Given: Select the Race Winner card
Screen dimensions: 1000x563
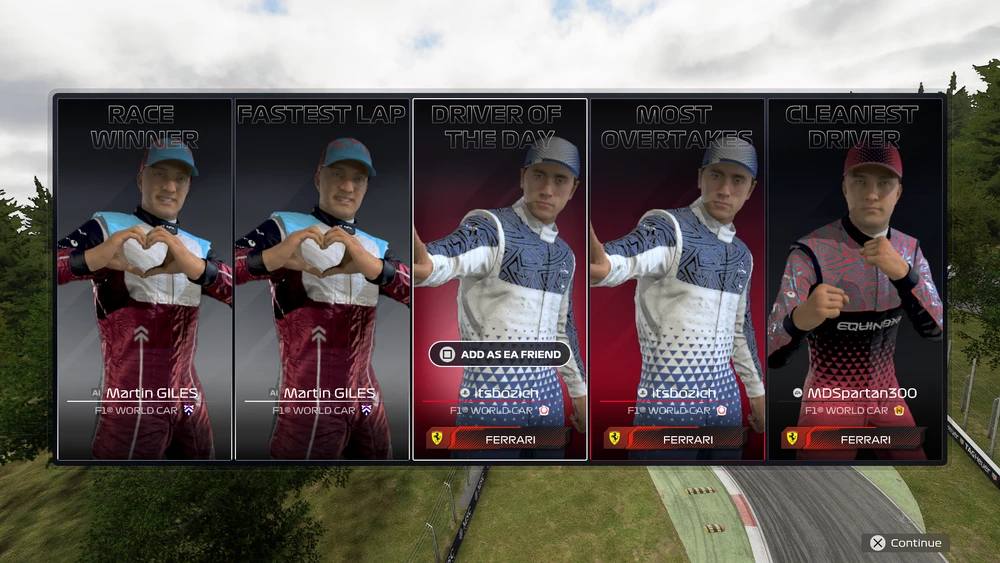Looking at the screenshot, I should click(144, 279).
